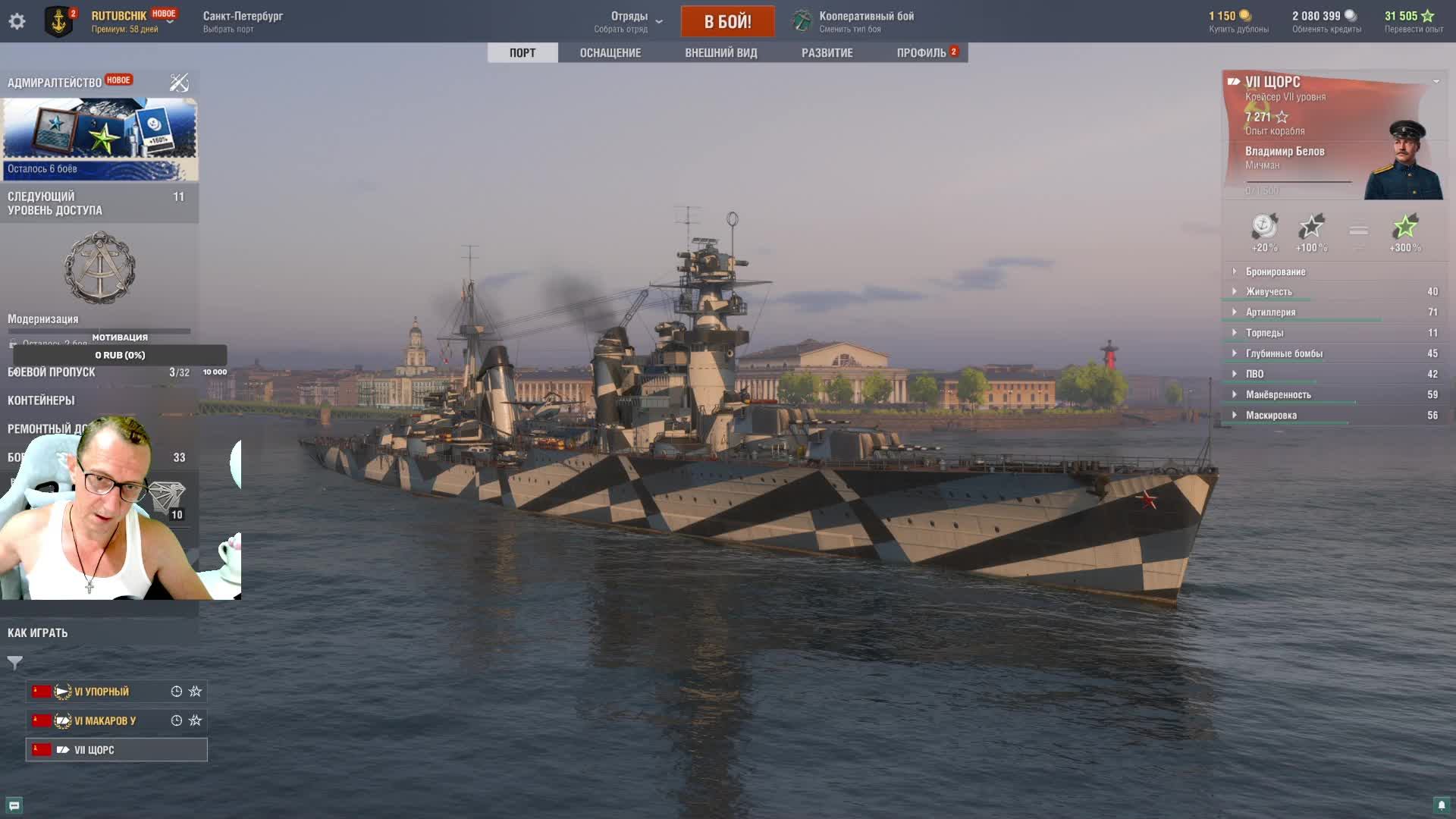
Task: Change battle type from Кооперативный бой
Action: pos(865,21)
